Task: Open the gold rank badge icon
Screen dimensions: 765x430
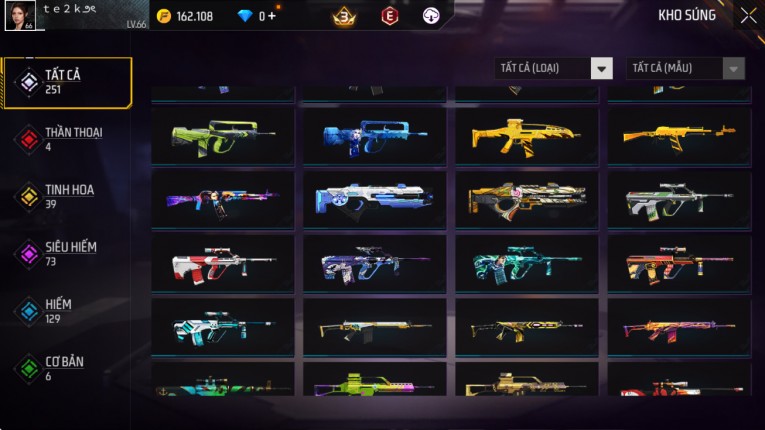Action: pyautogui.click(x=344, y=16)
